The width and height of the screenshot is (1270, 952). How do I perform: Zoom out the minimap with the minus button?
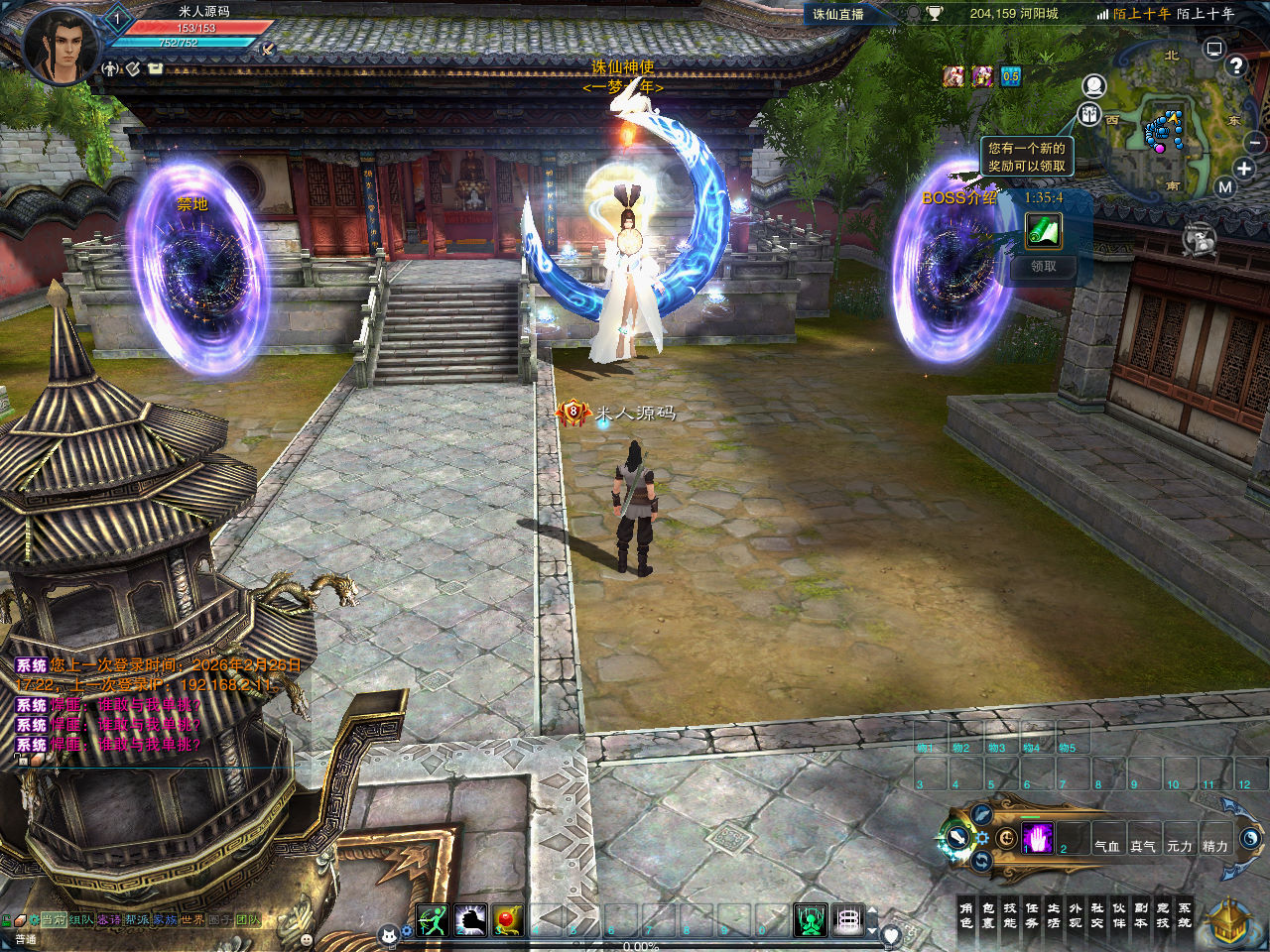[x=1255, y=144]
